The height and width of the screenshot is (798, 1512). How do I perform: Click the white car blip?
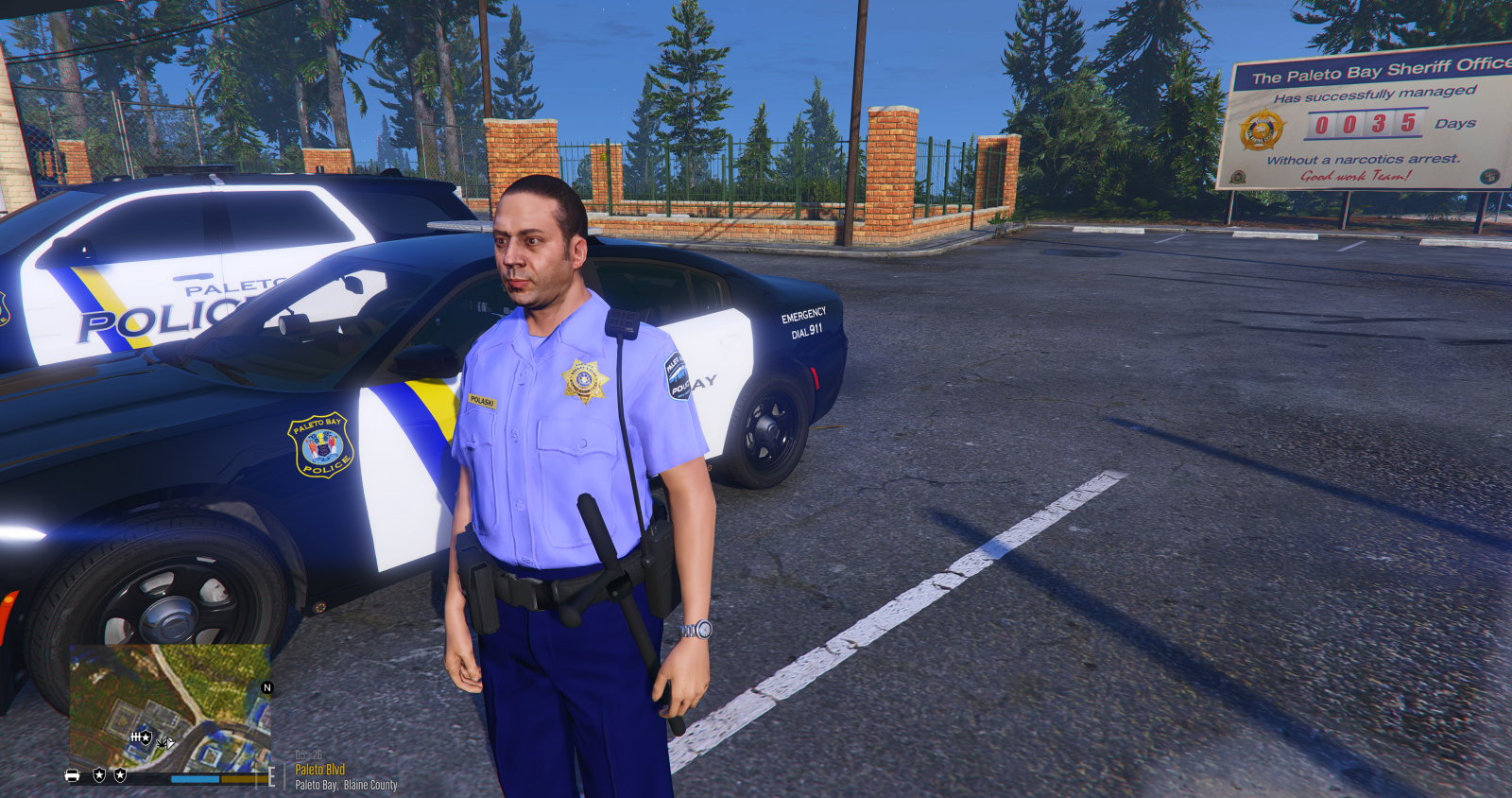point(73,775)
